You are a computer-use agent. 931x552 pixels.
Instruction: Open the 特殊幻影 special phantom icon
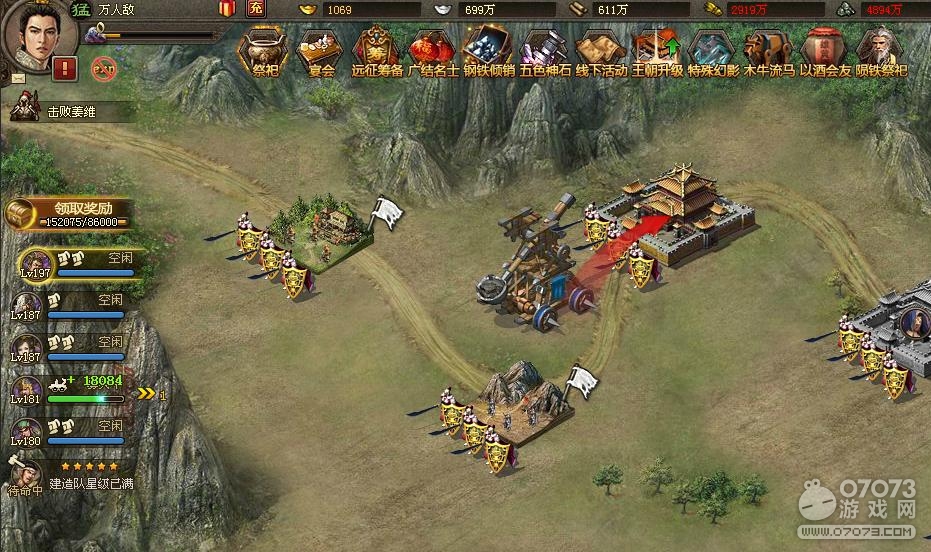tap(713, 50)
